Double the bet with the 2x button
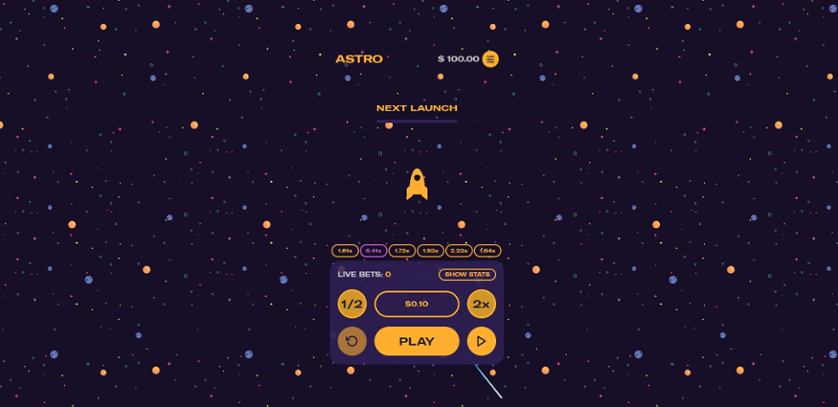This screenshot has width=838, height=407. [481, 304]
